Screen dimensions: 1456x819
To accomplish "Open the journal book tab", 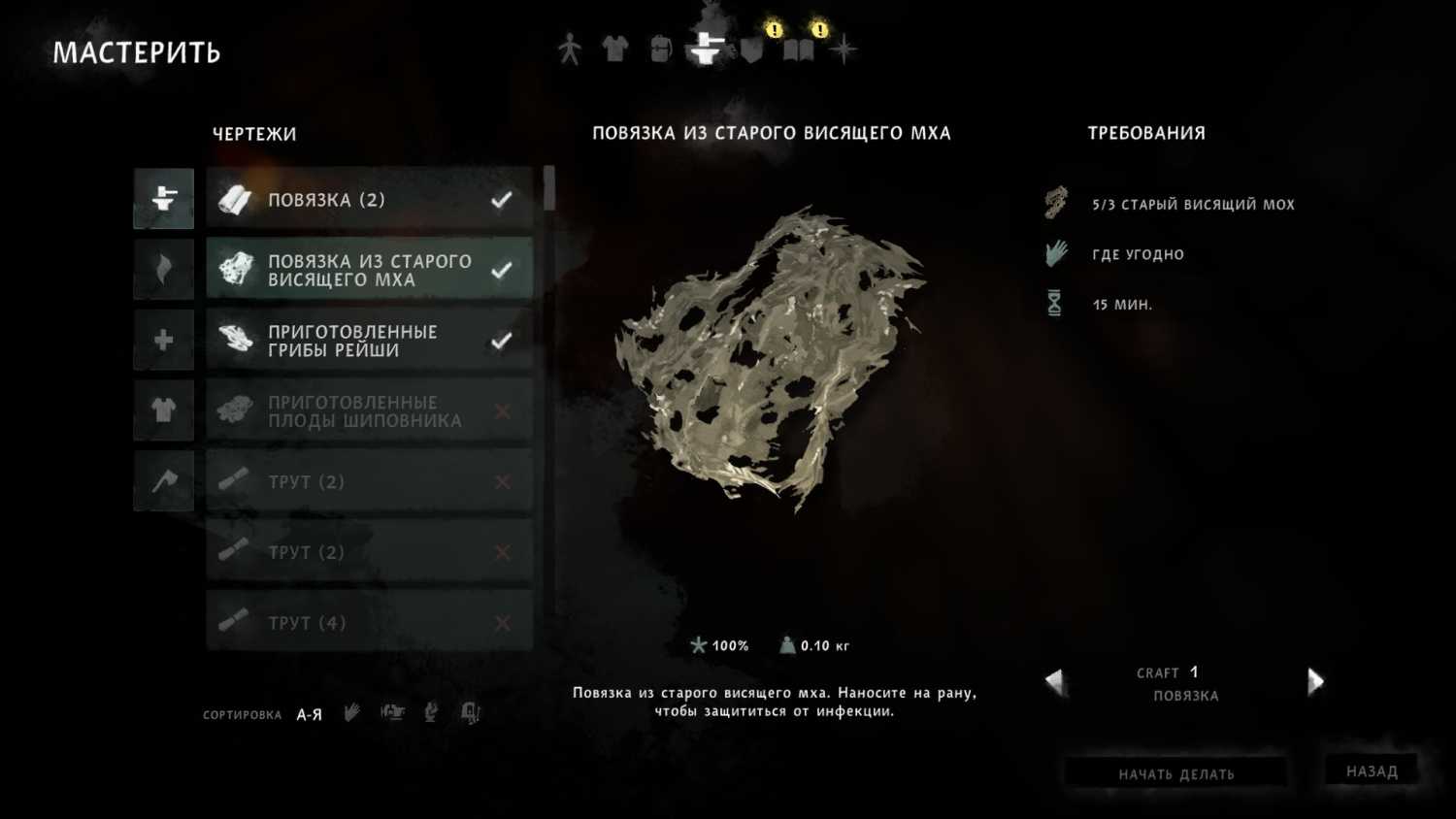I will [798, 49].
